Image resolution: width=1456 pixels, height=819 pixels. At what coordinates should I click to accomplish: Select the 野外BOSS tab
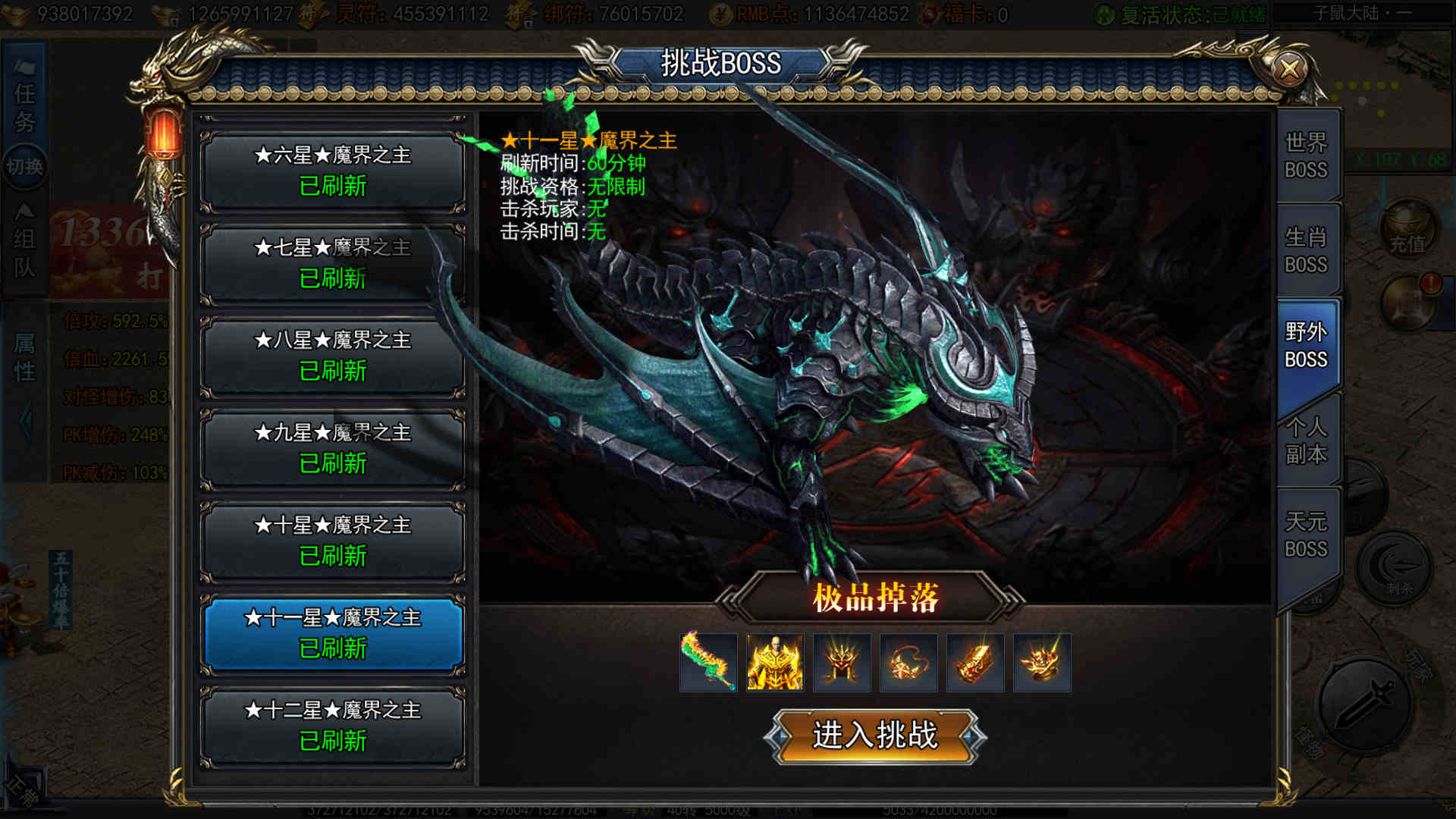click(x=1306, y=346)
